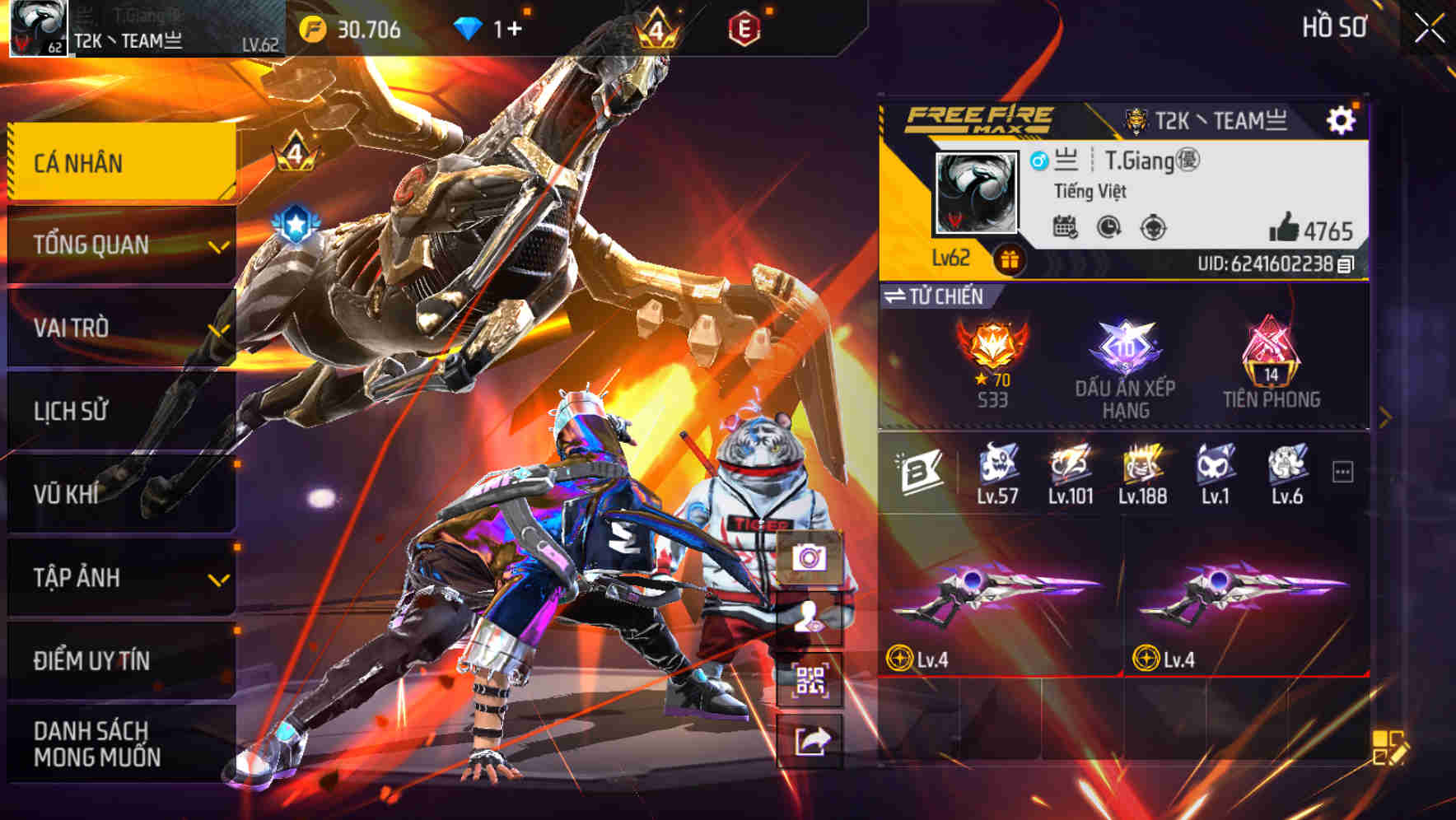Click the copy UID icon
Screen dimensions: 1456x820
[x=1346, y=265]
